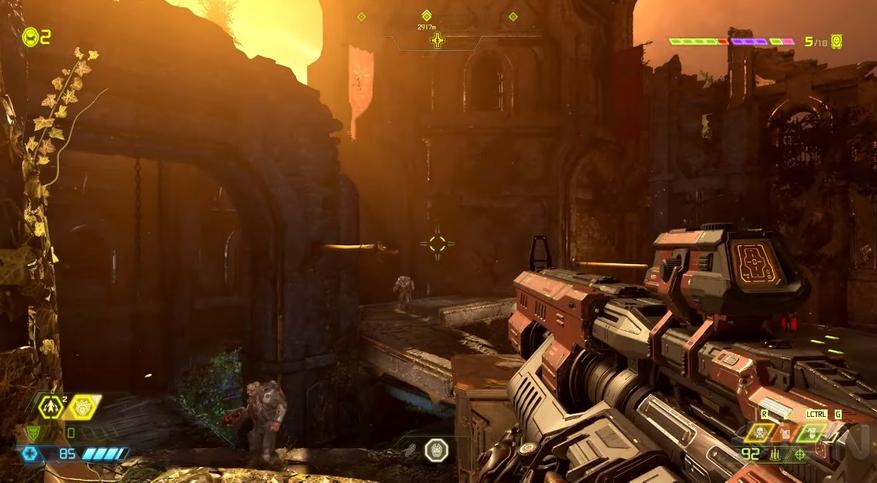Viewport: 877px width, 483px height.
Task: Select the yellow dash ability hexagon icon
Action: coord(51,406)
